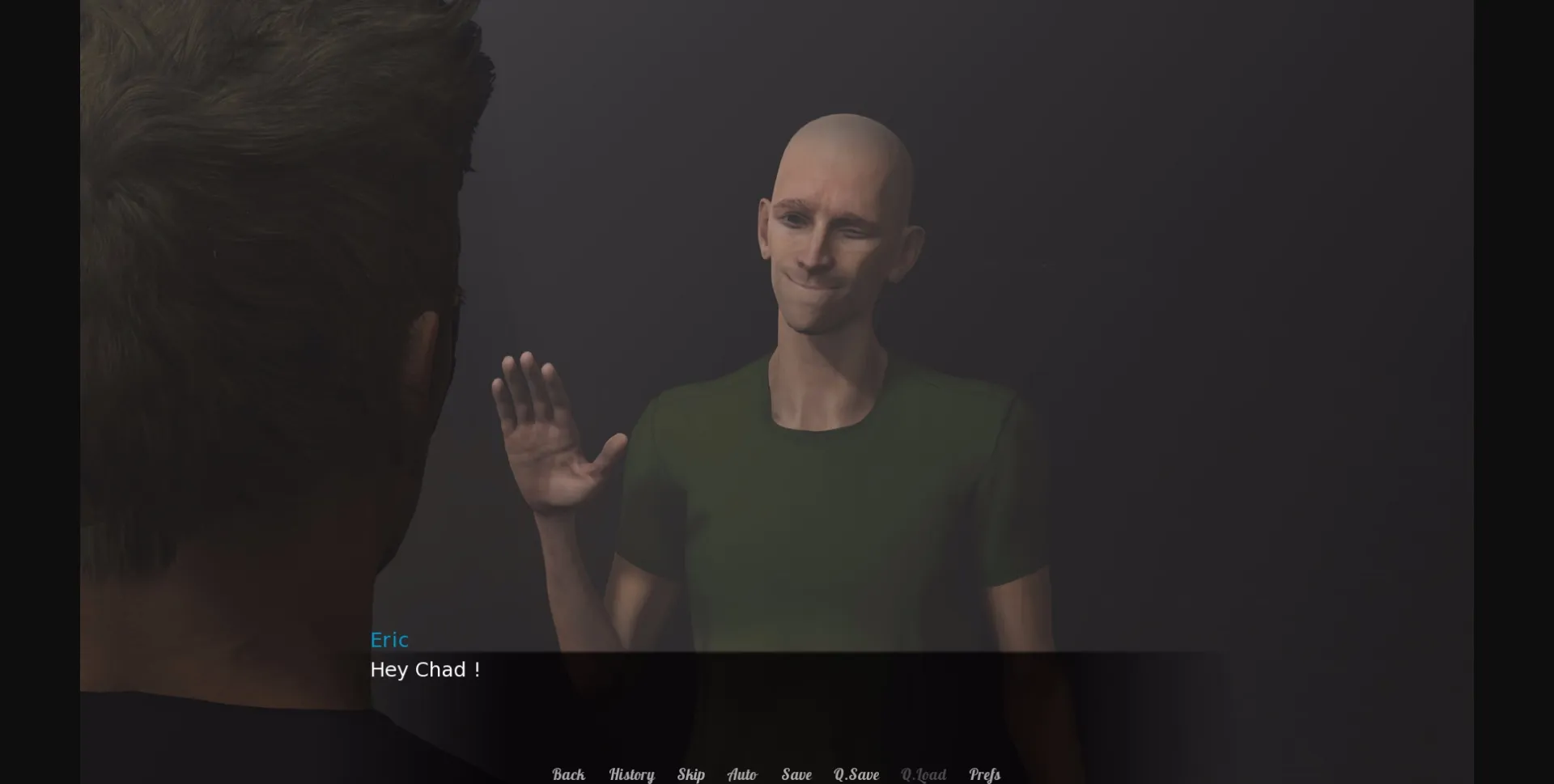Turn on Auto mode for automatic text advance
The image size is (1554, 784).
coord(744,774)
